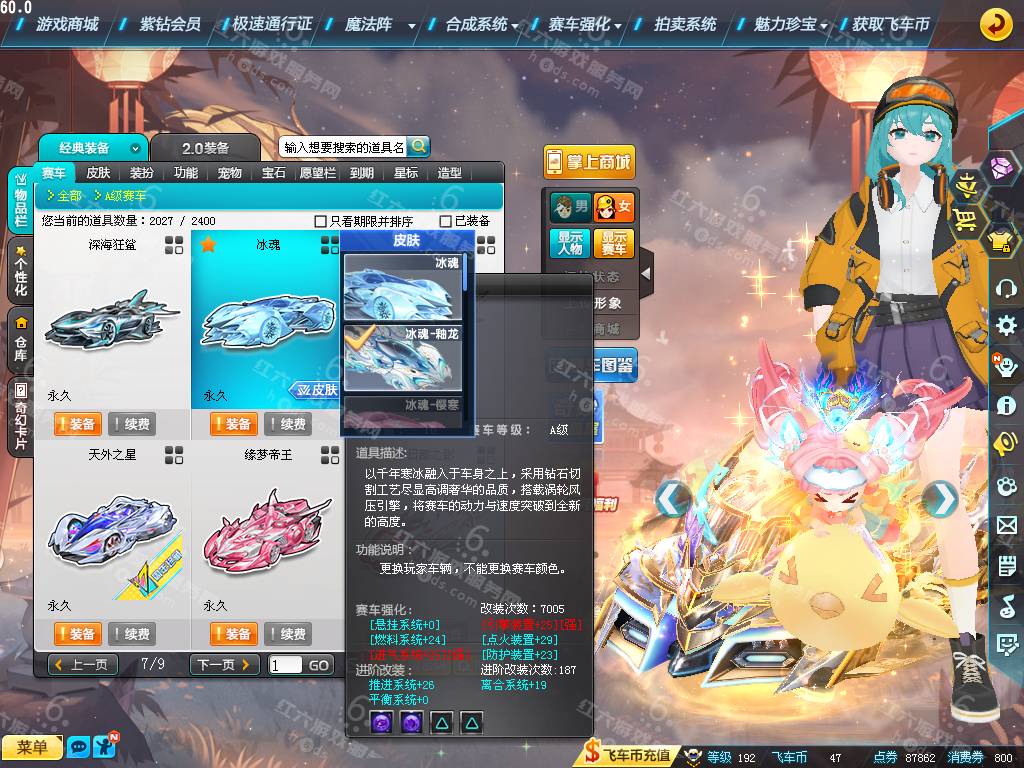Select the 皮肤 category tab
The height and width of the screenshot is (768, 1024).
coord(98,173)
